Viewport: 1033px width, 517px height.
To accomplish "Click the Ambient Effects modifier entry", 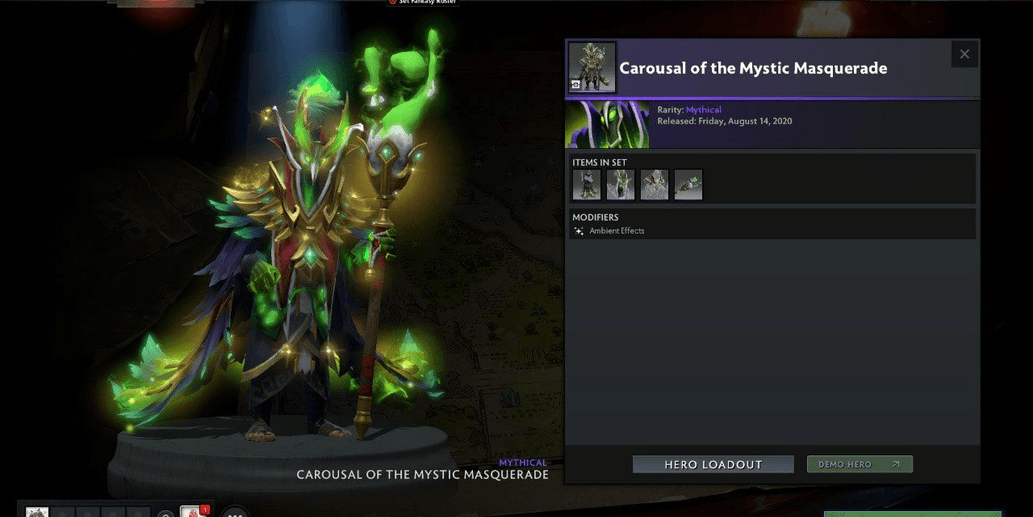I will (616, 231).
